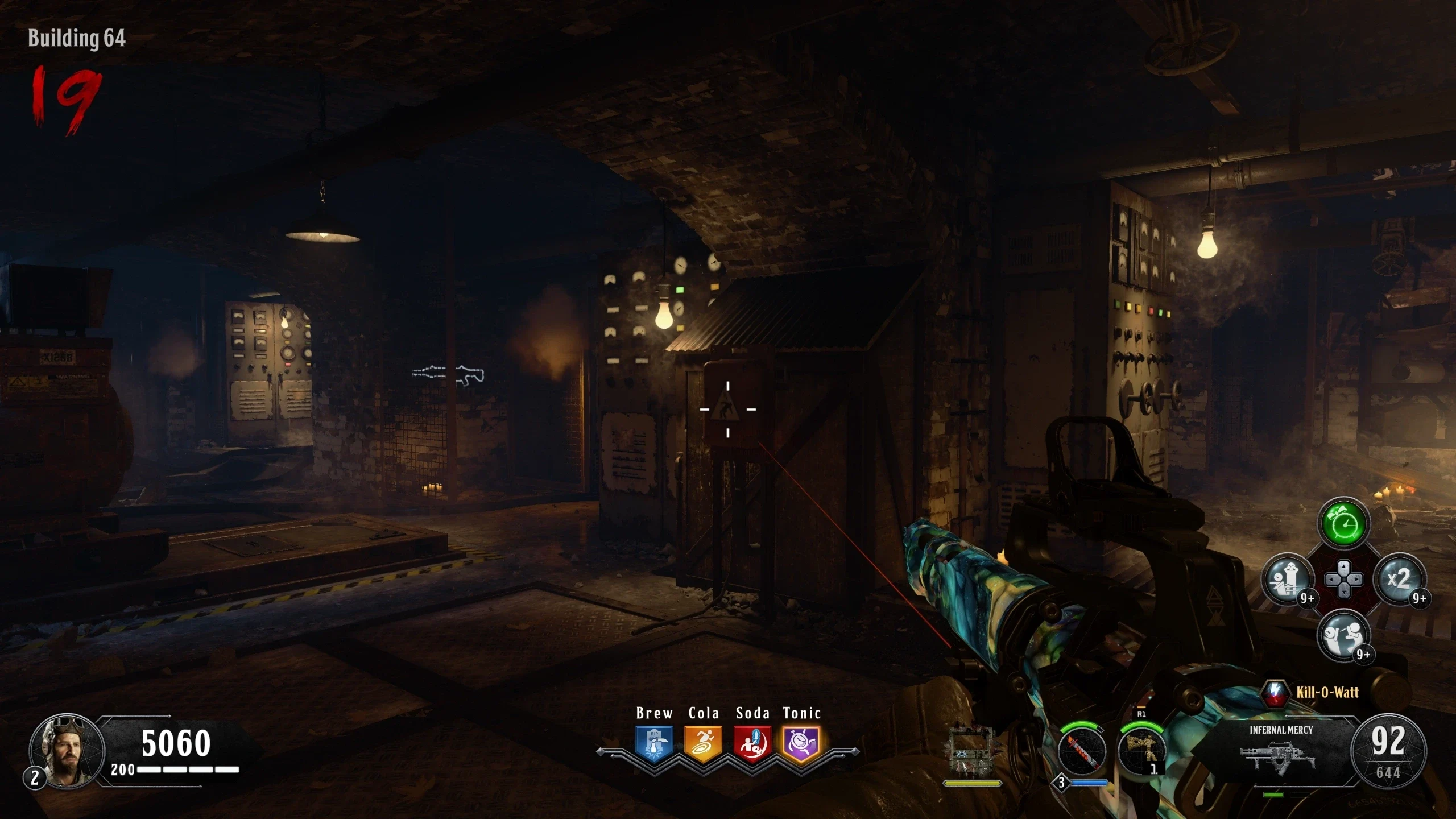1456x819 pixels.
Task: Use the bottom elixir with stabbing figure
Action: pos(1343,635)
